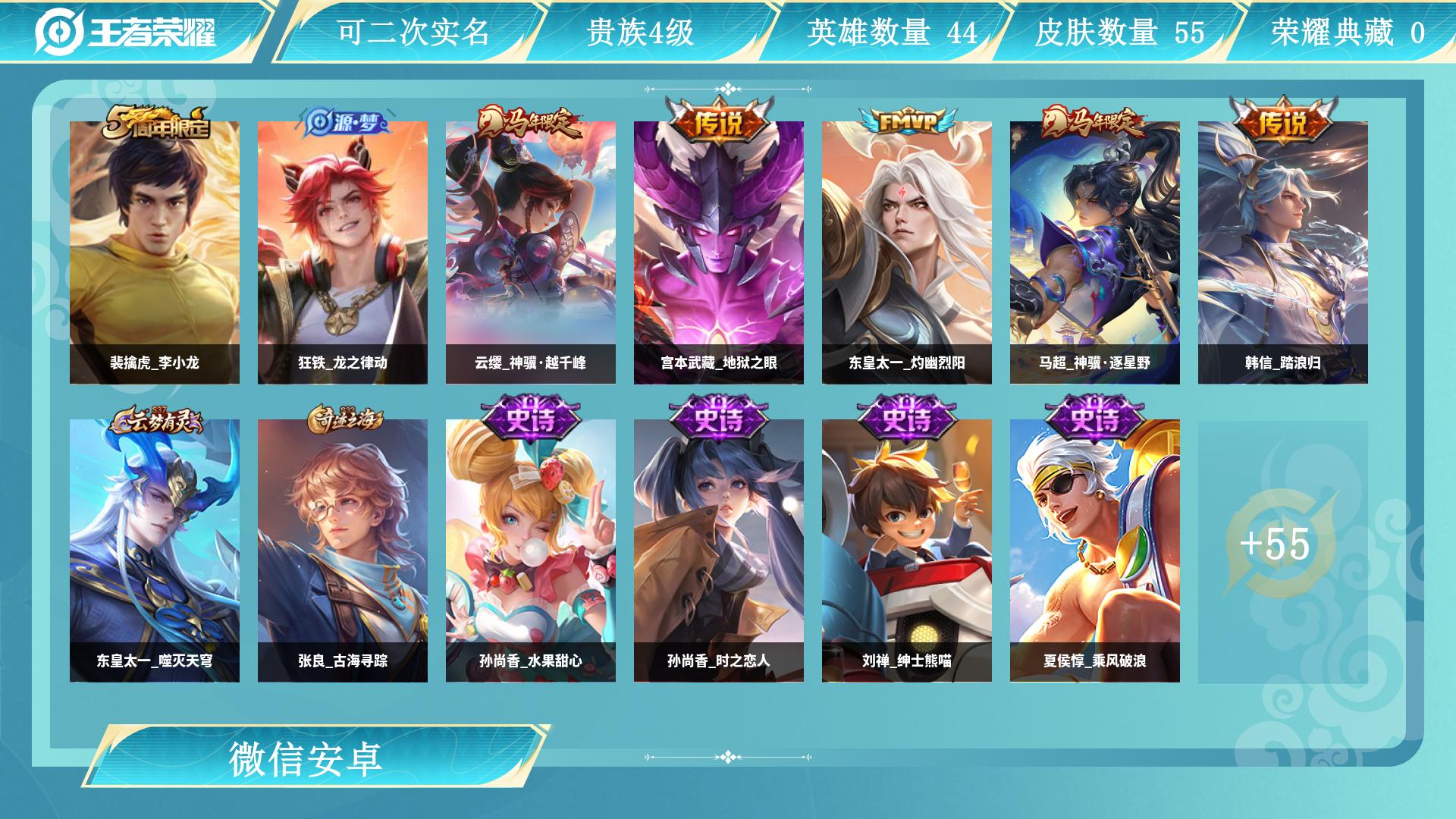Open the 皮肤数量 55 header tab
Screen dimensions: 1456x819
coord(1119,32)
